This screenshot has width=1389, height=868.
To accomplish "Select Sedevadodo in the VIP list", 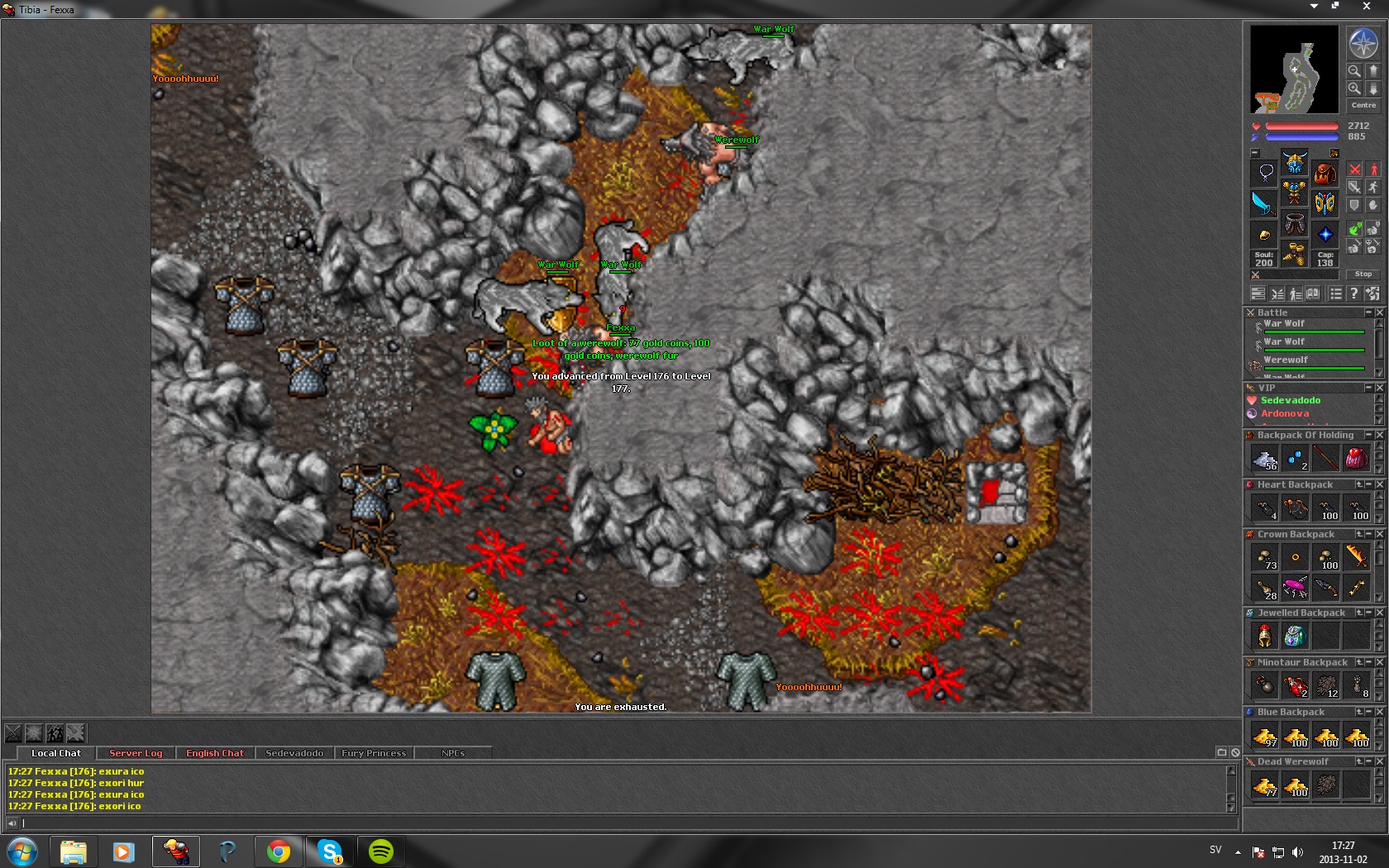I will click(1291, 400).
